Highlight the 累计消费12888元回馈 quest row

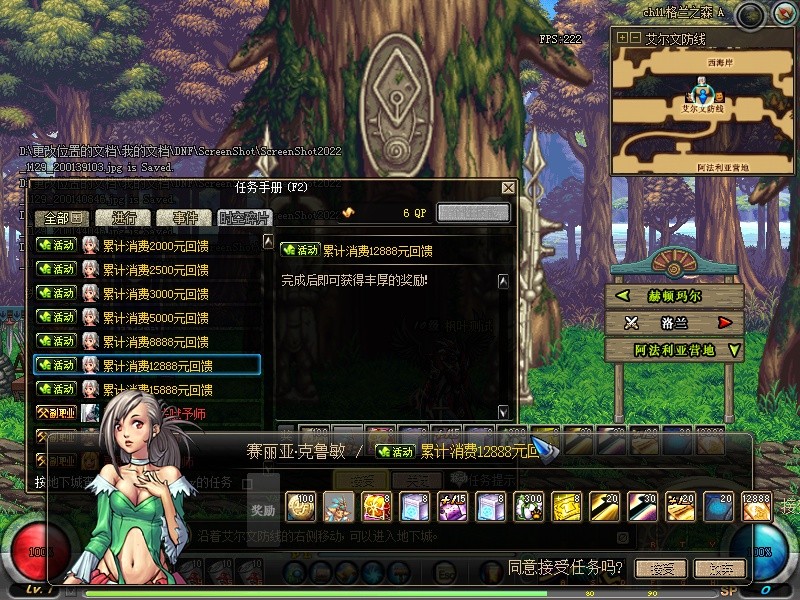[x=157, y=366]
